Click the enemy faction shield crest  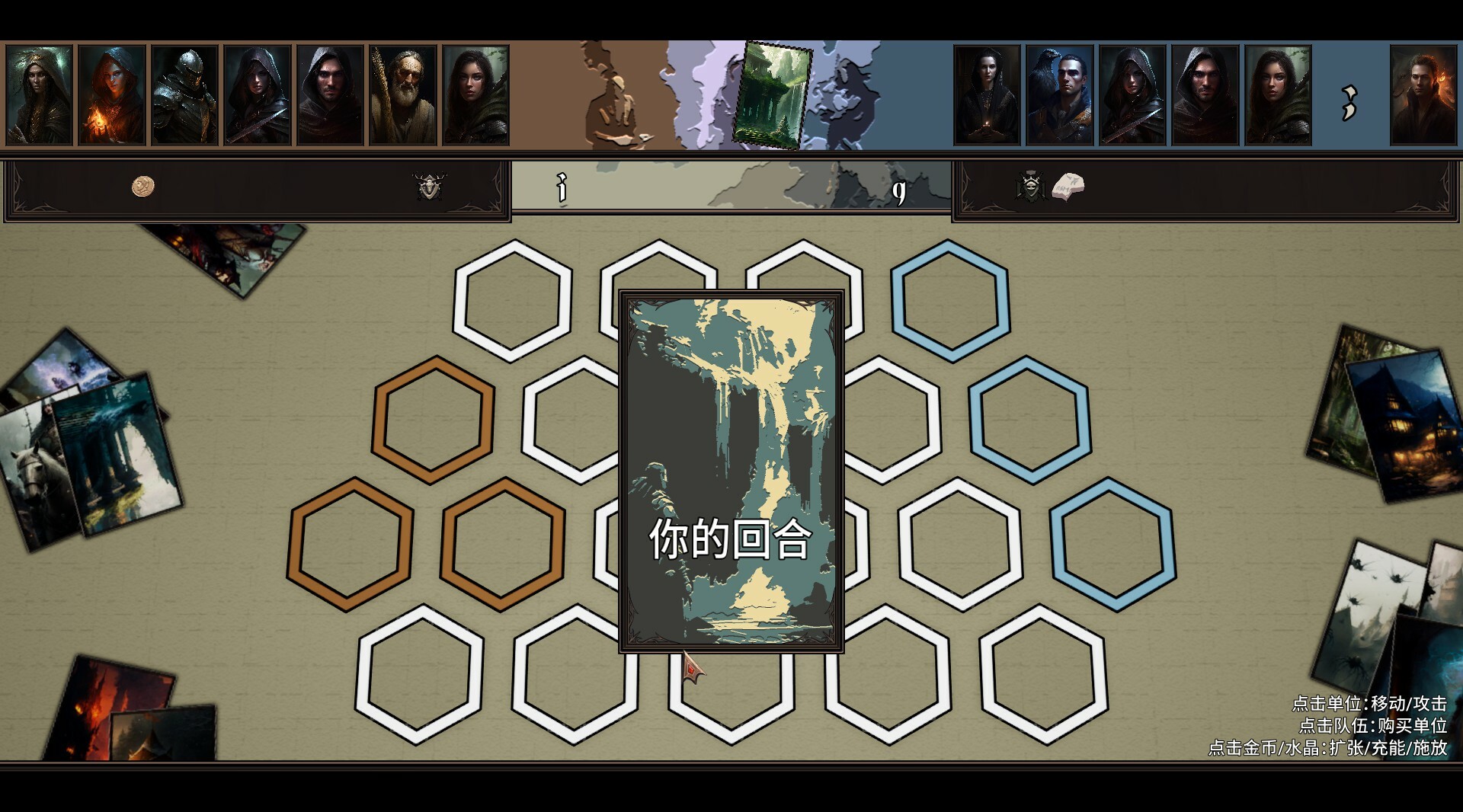click(x=1029, y=184)
